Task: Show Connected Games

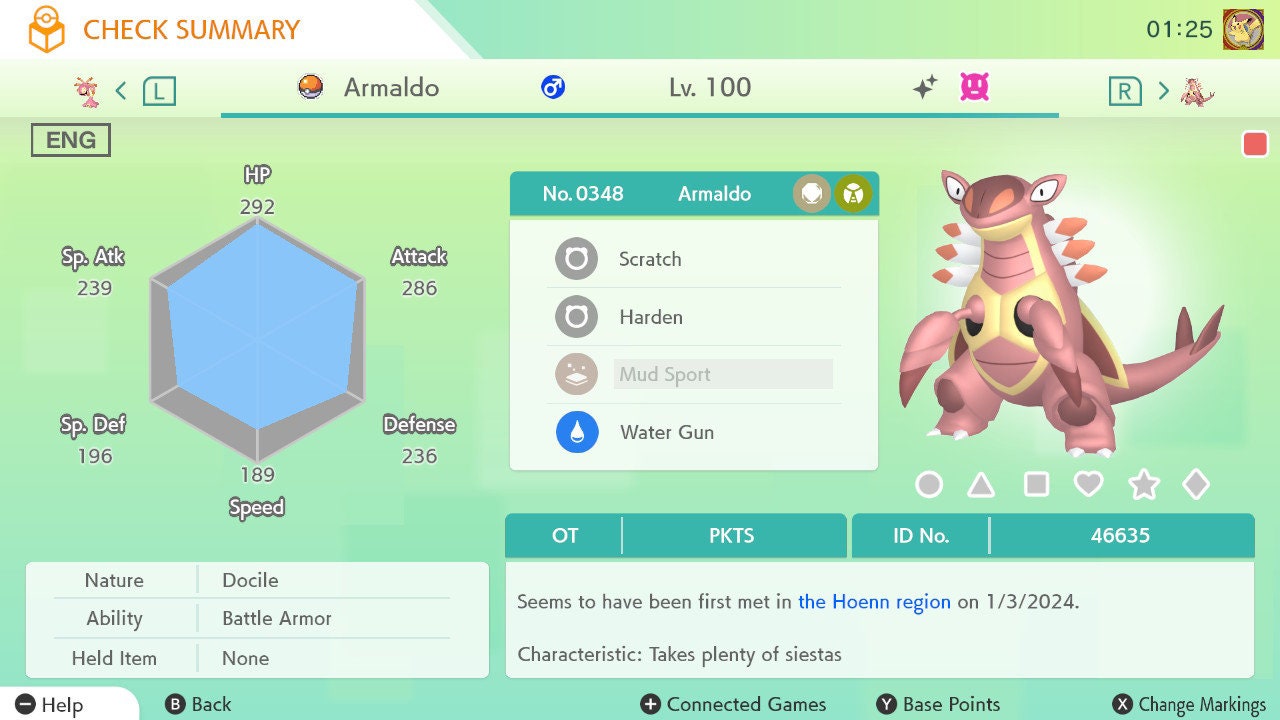Action: tap(734, 705)
